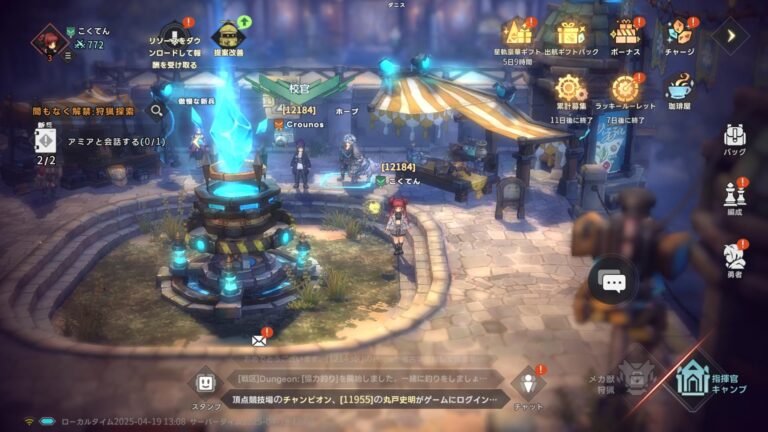Open the 星軌豪華ギフト event
Image resolution: width=768 pixels, height=432 pixels.
click(x=516, y=33)
